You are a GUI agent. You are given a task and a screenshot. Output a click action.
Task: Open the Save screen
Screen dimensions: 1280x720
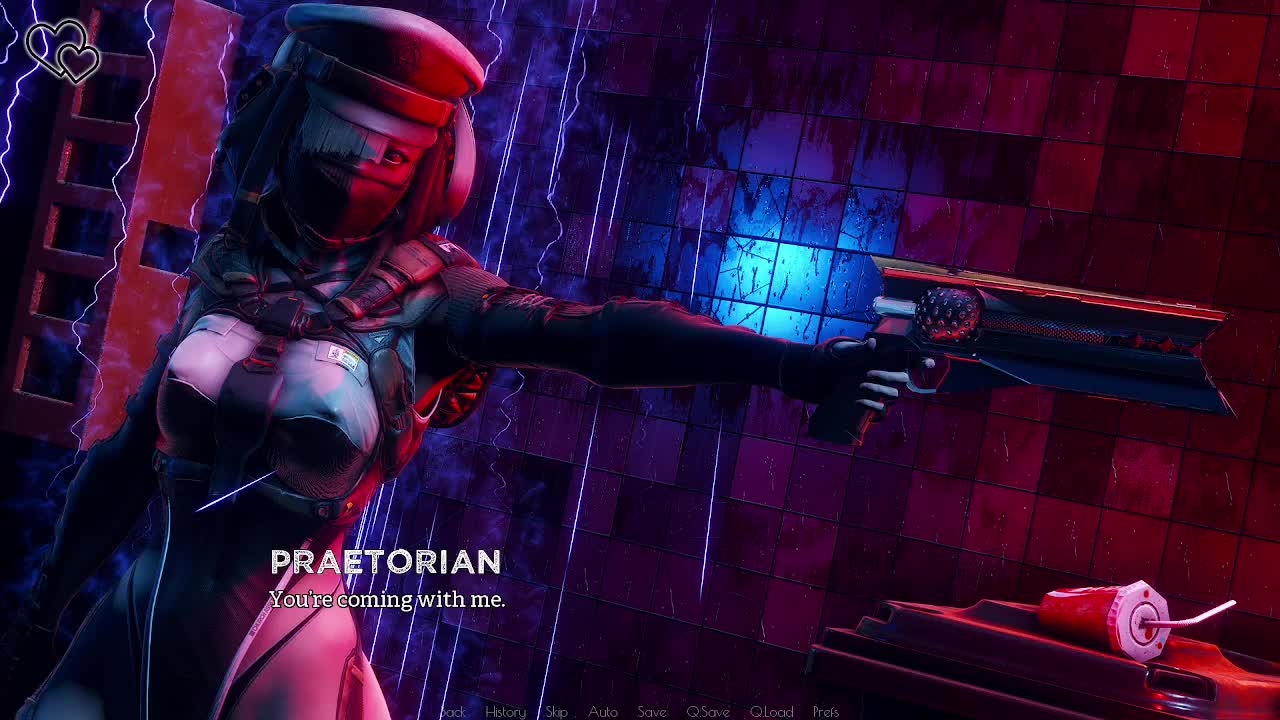tap(652, 712)
